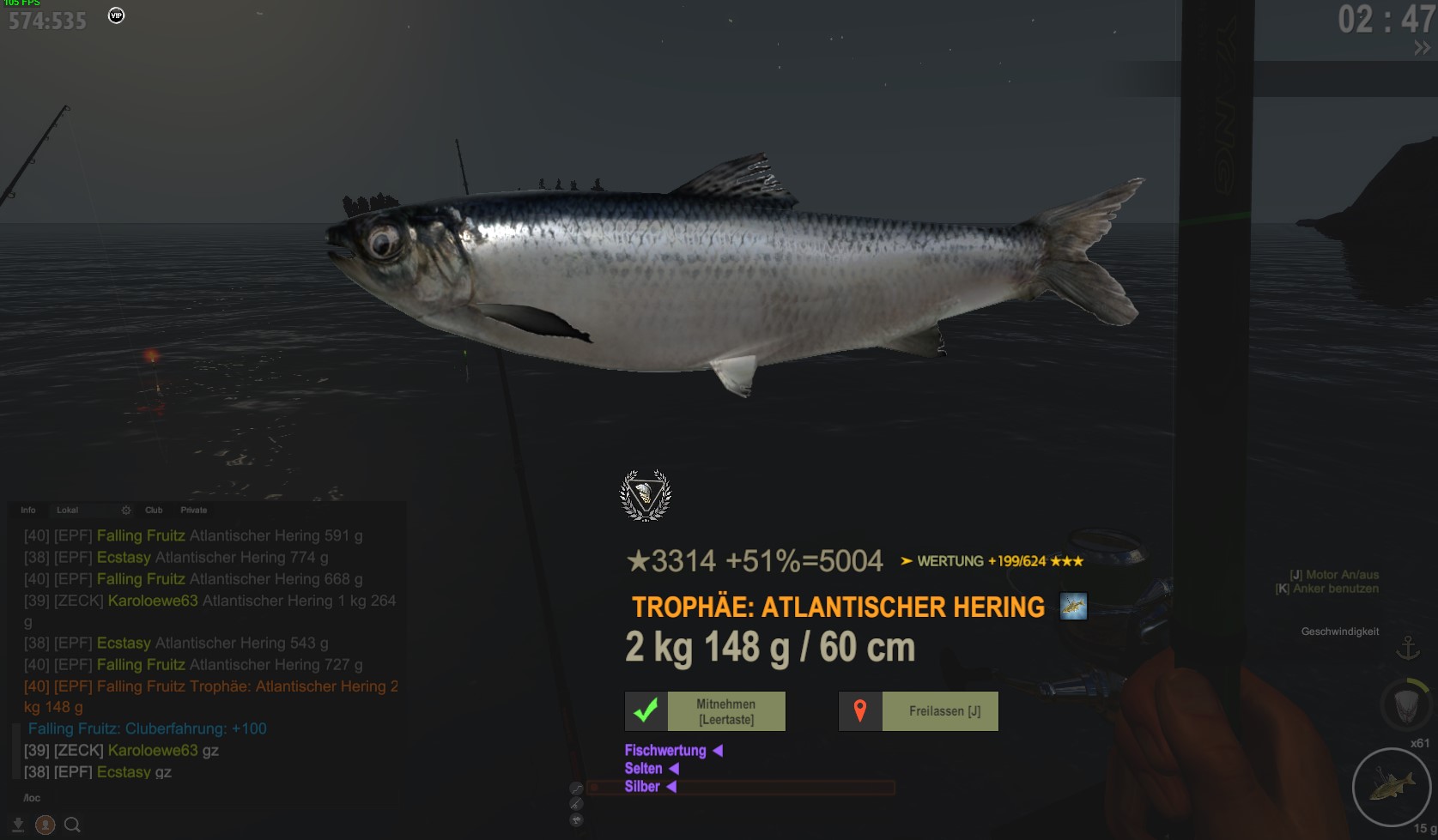
Task: Open chat settings via the gear icon
Action: pos(126,510)
